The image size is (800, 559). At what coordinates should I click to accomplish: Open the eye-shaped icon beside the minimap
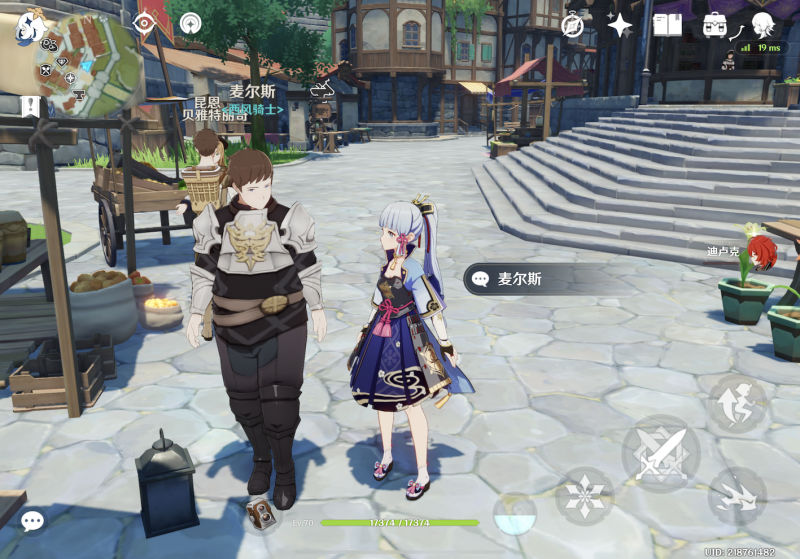pyautogui.click(x=146, y=22)
